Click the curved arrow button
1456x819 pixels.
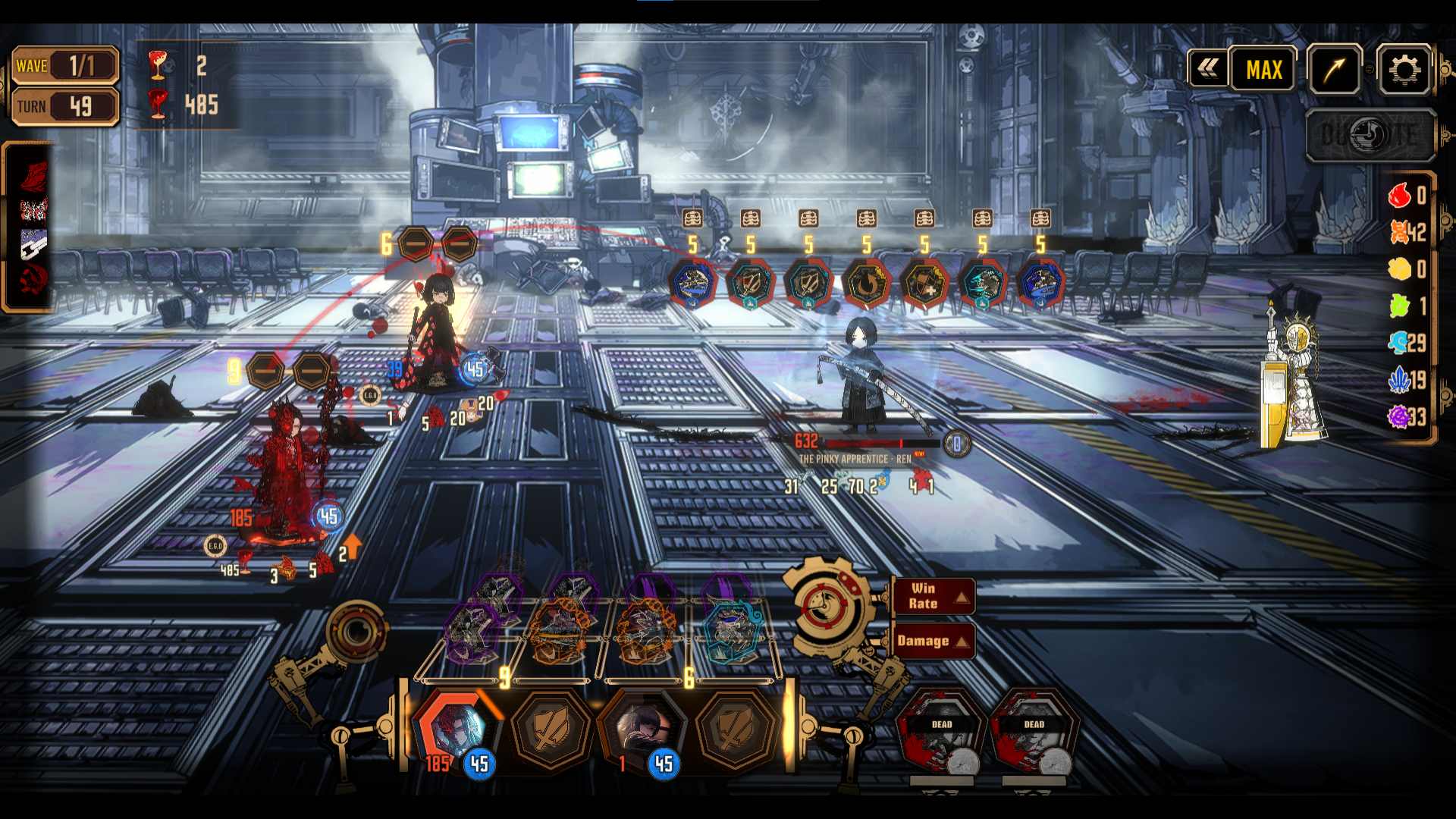point(1335,70)
